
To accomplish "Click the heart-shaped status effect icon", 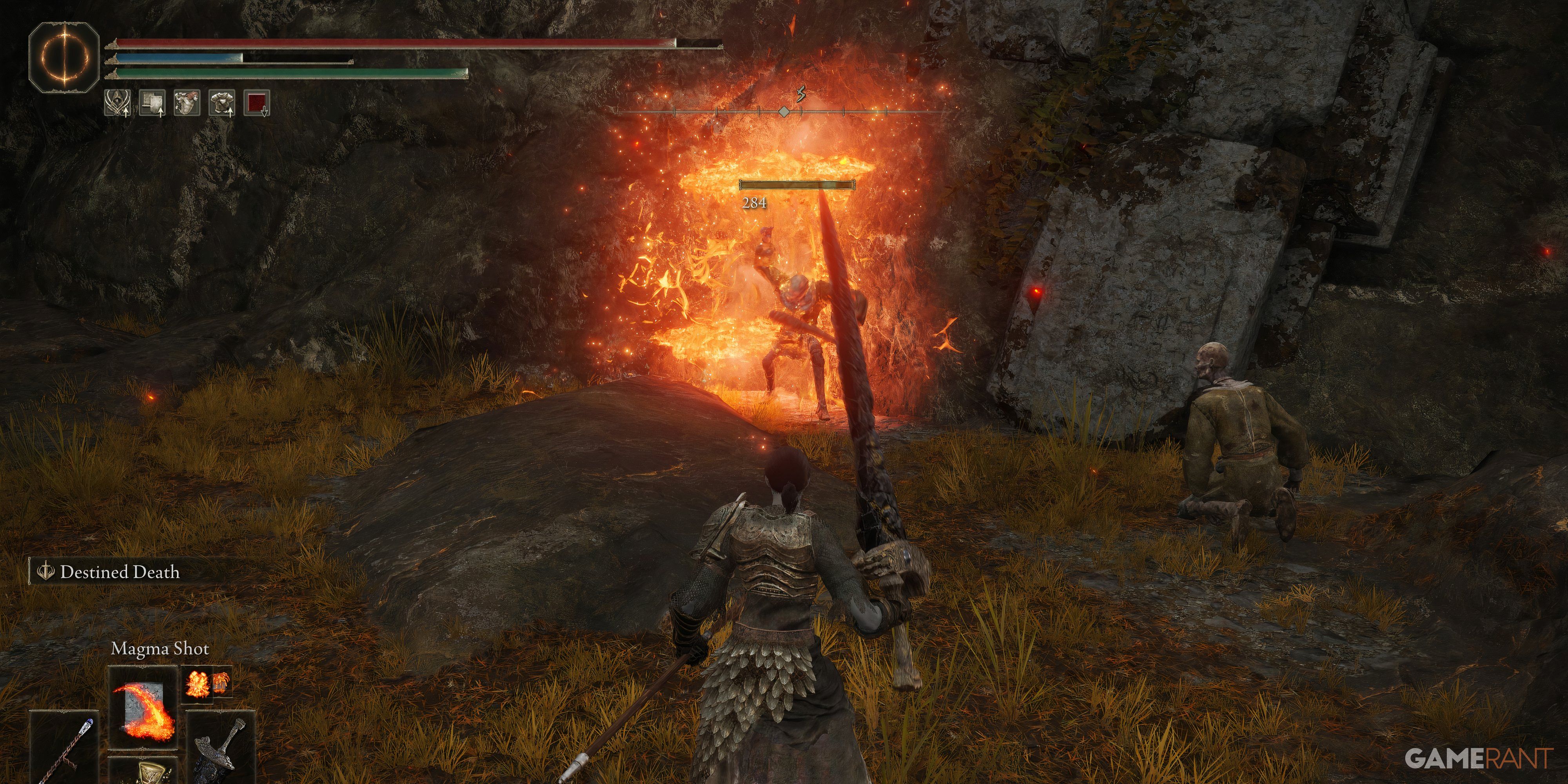I will [186, 103].
